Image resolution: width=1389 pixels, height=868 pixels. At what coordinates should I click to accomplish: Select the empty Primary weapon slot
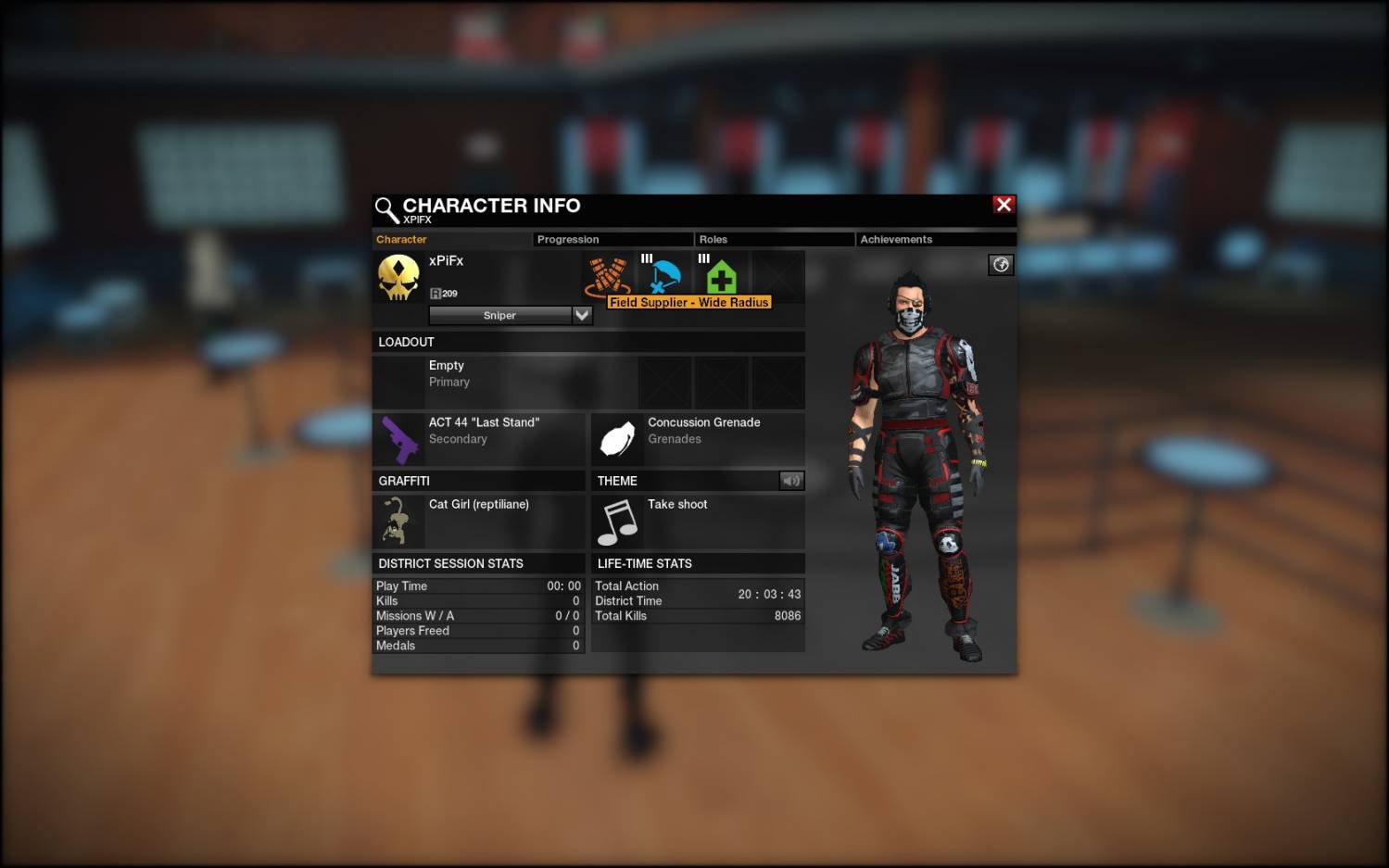click(505, 382)
